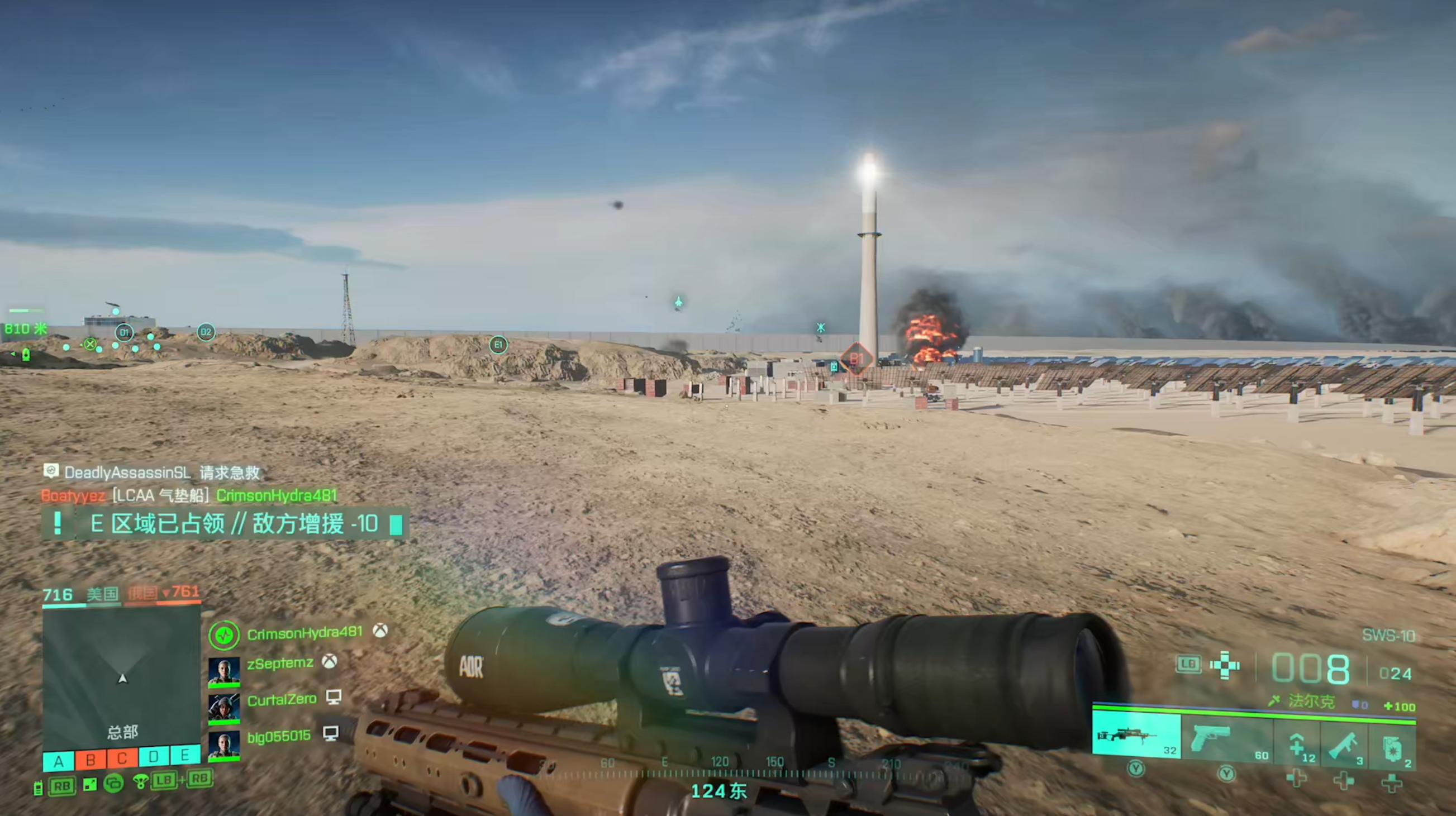1456x816 pixels.
Task: Click the E1 objective marker
Action: 498,345
